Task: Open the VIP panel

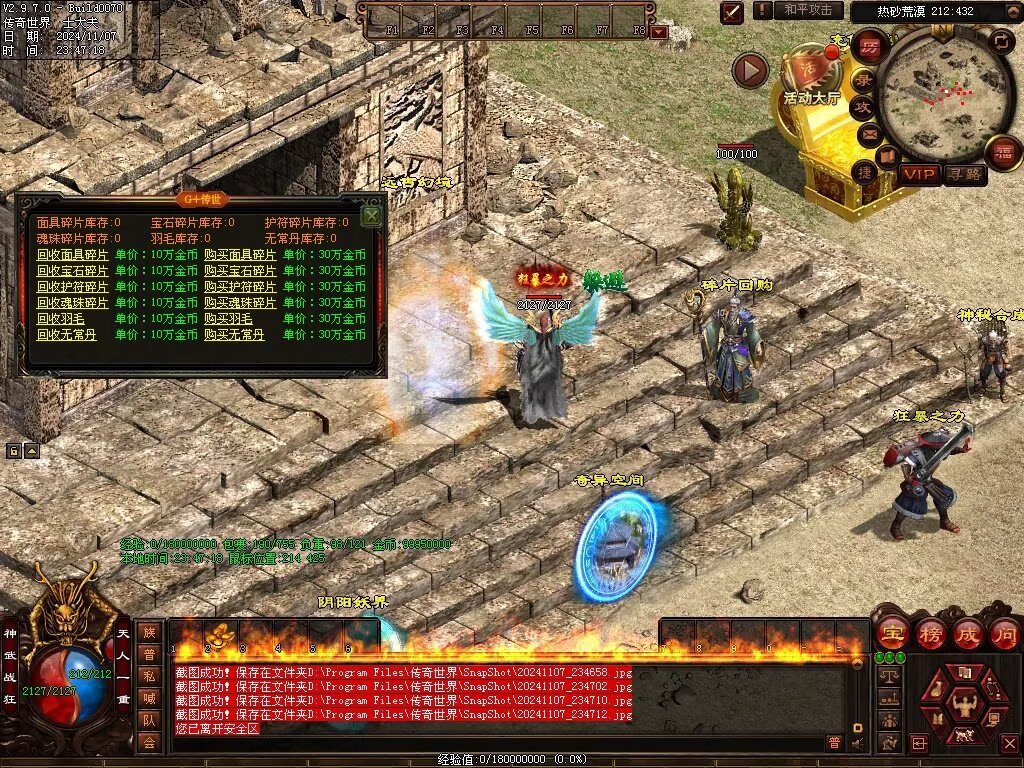Action: pos(919,175)
